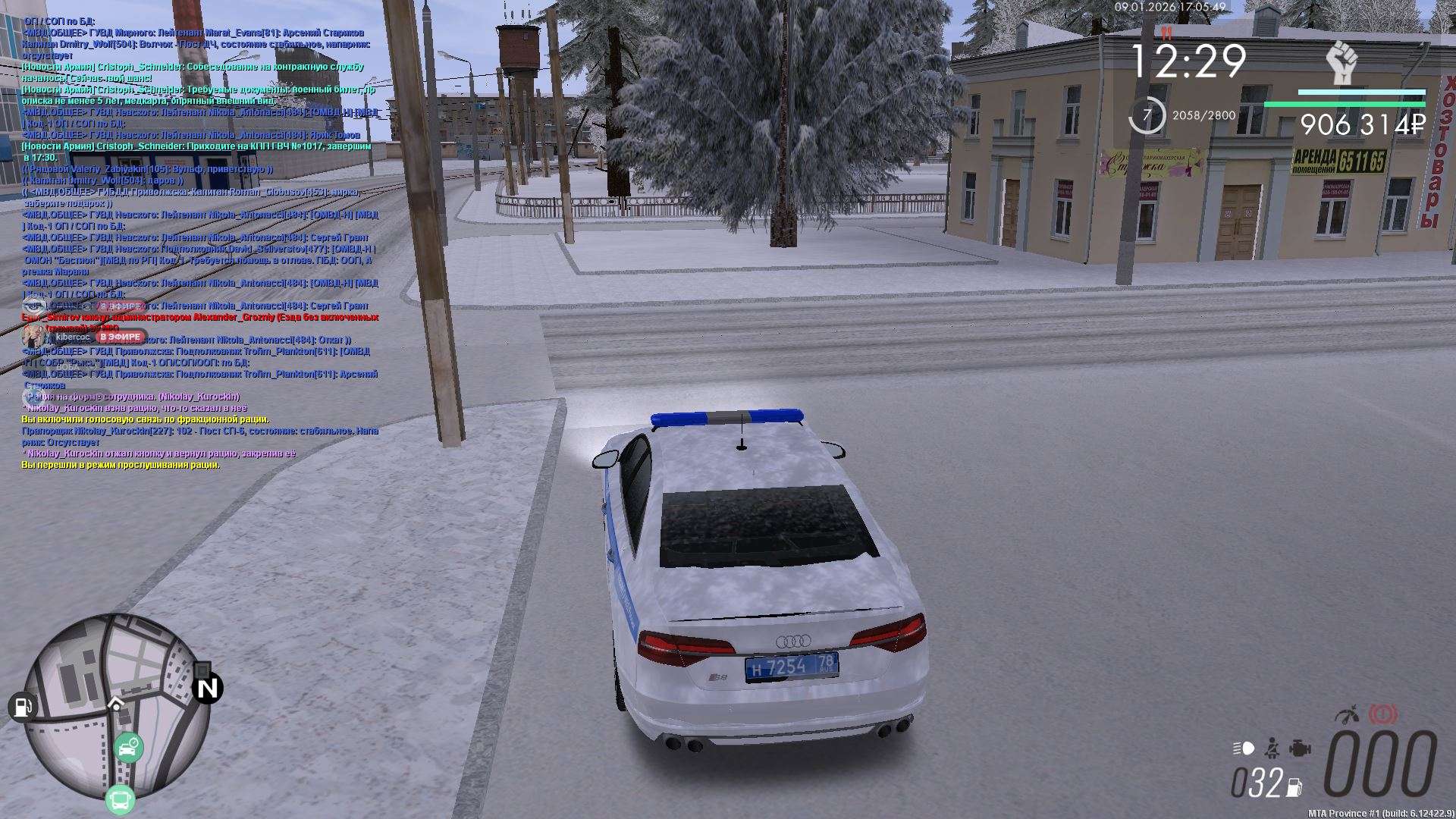This screenshot has height=819, width=1456.
Task: Click the red 'В ЭФИРЕ' live badge
Action: coord(121,337)
